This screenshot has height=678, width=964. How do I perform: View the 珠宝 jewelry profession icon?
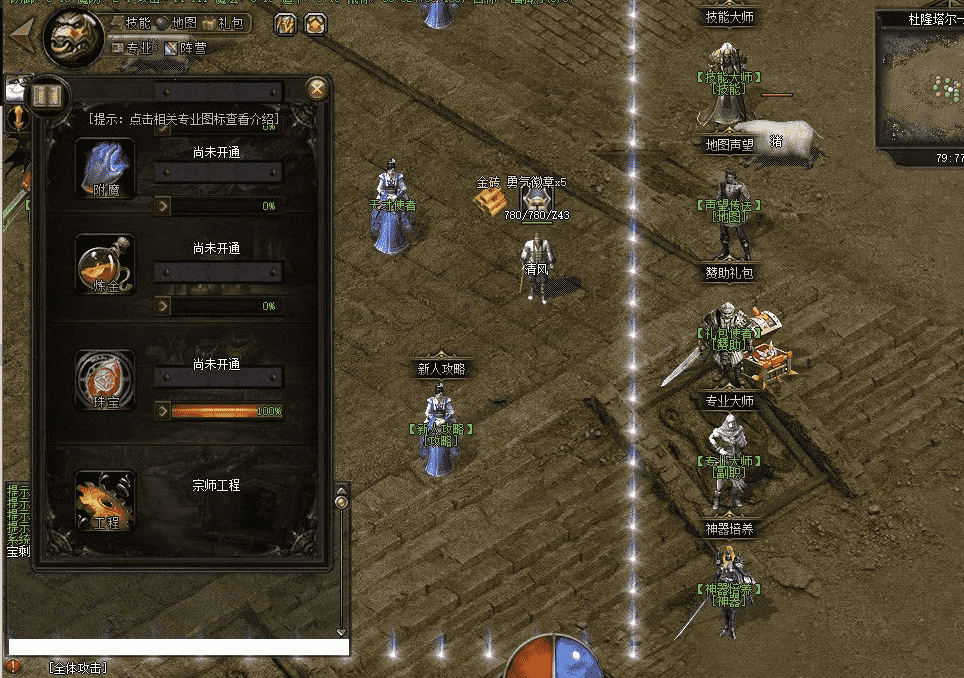[105, 380]
